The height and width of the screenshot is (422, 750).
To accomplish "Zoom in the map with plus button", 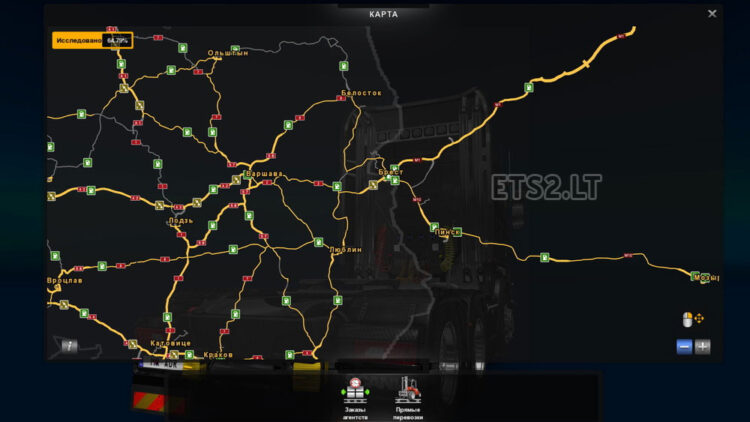I will (703, 346).
